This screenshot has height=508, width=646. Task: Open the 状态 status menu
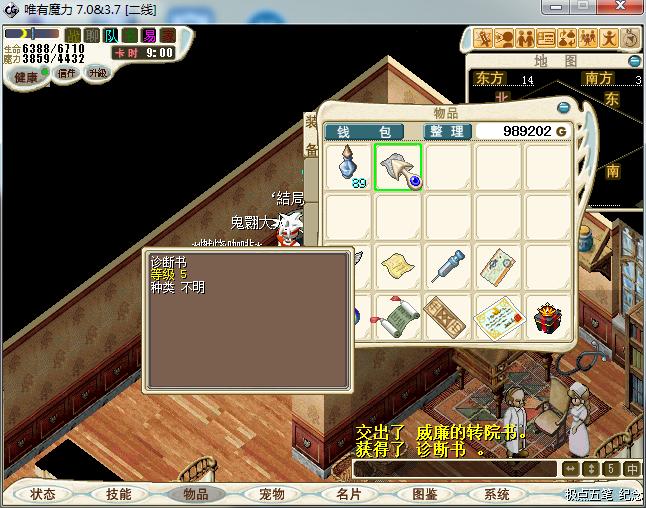pos(43,494)
